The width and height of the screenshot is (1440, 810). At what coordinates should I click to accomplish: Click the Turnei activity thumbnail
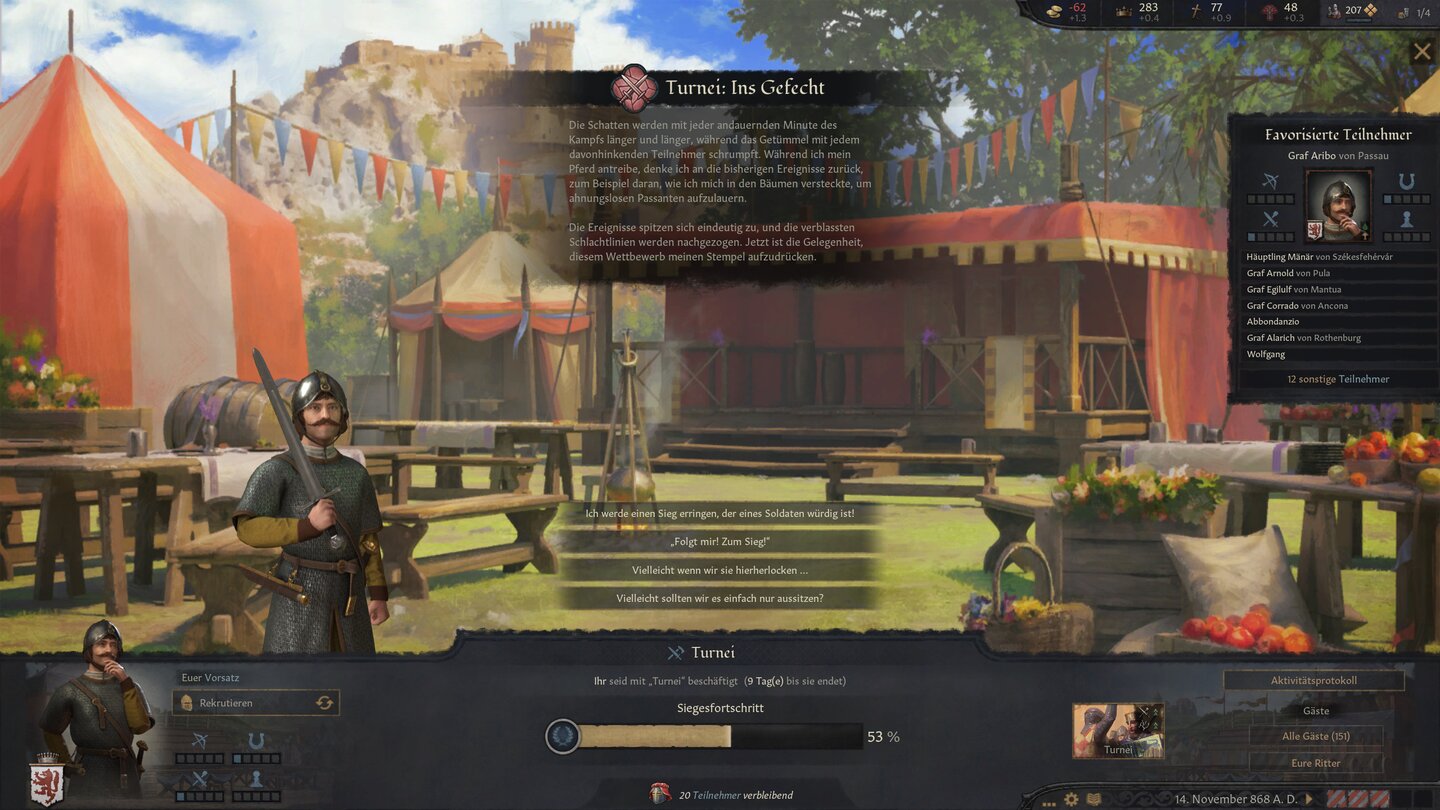point(1118,730)
